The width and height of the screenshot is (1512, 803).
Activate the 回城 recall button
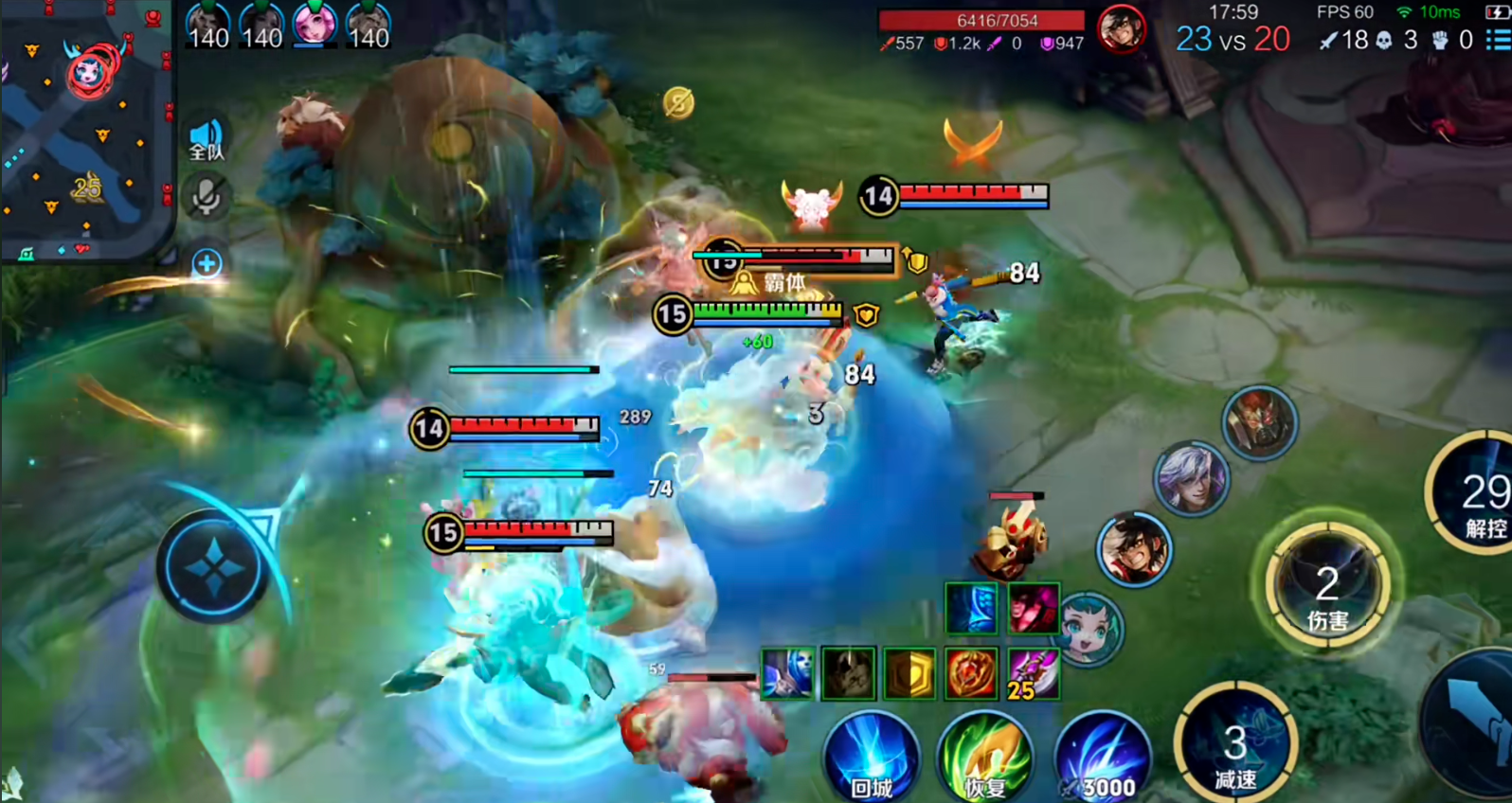(x=872, y=758)
